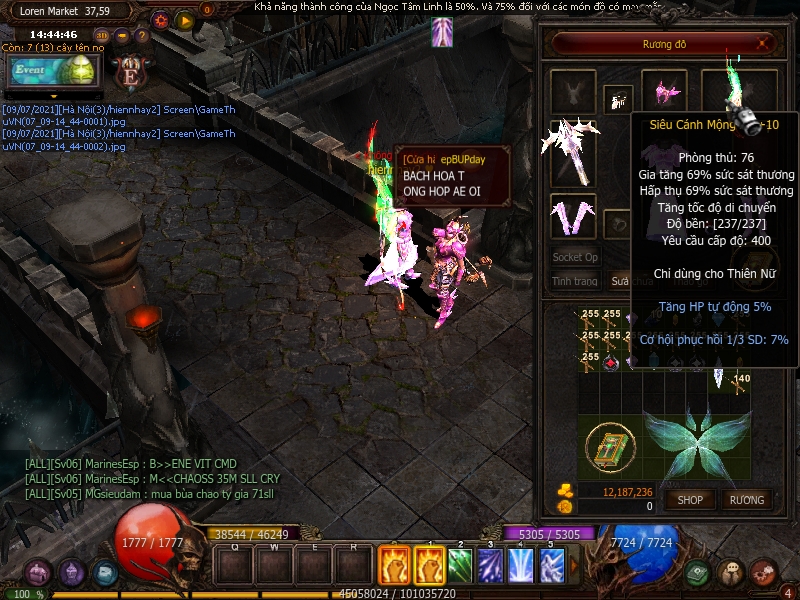
Task: Click the RƯƠNG storage button
Action: tap(746, 499)
